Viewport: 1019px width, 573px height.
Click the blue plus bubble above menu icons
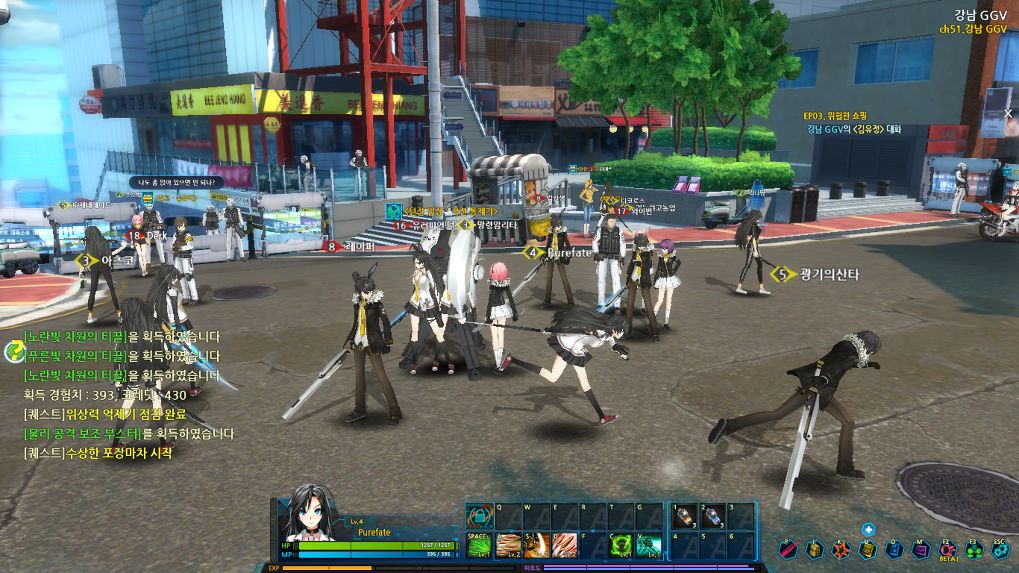[868, 530]
